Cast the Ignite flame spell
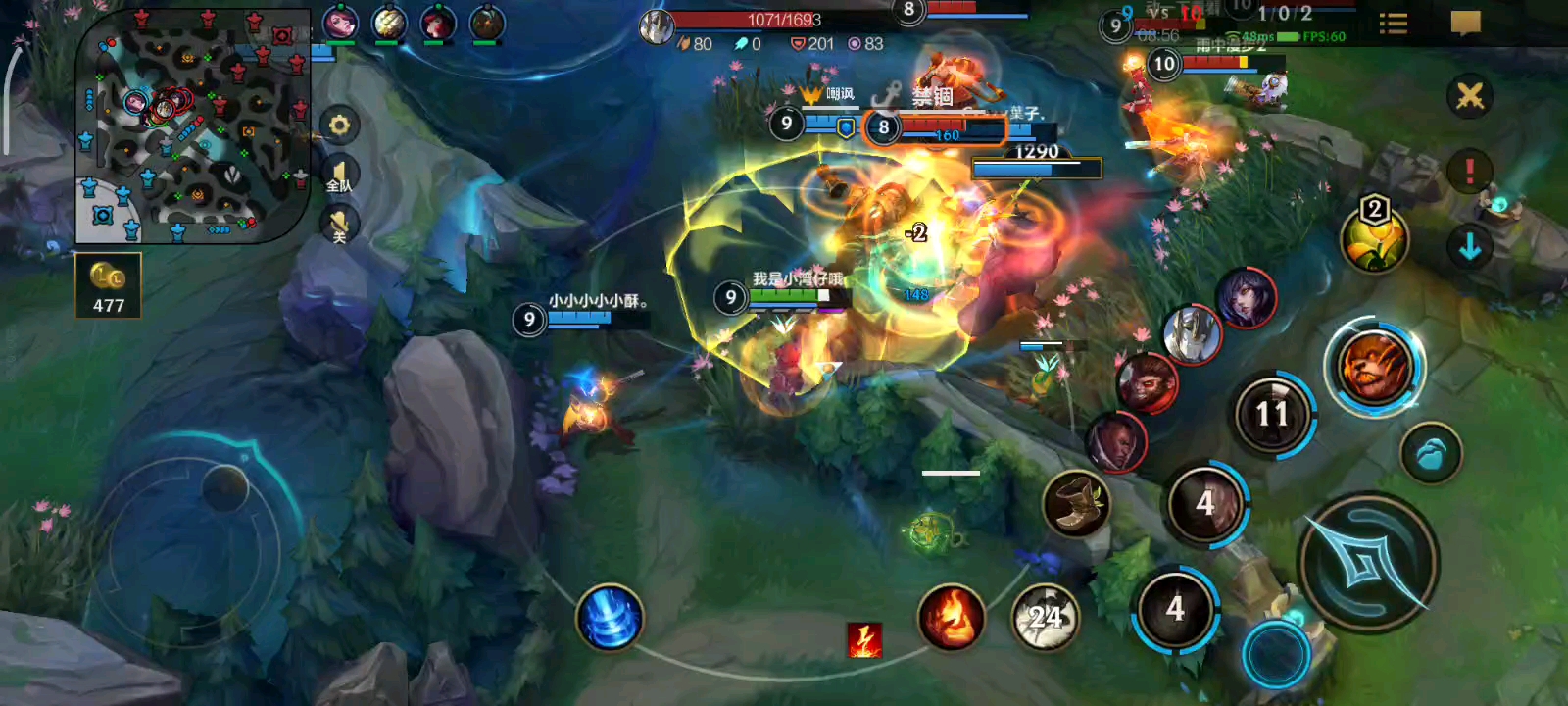 point(951,618)
